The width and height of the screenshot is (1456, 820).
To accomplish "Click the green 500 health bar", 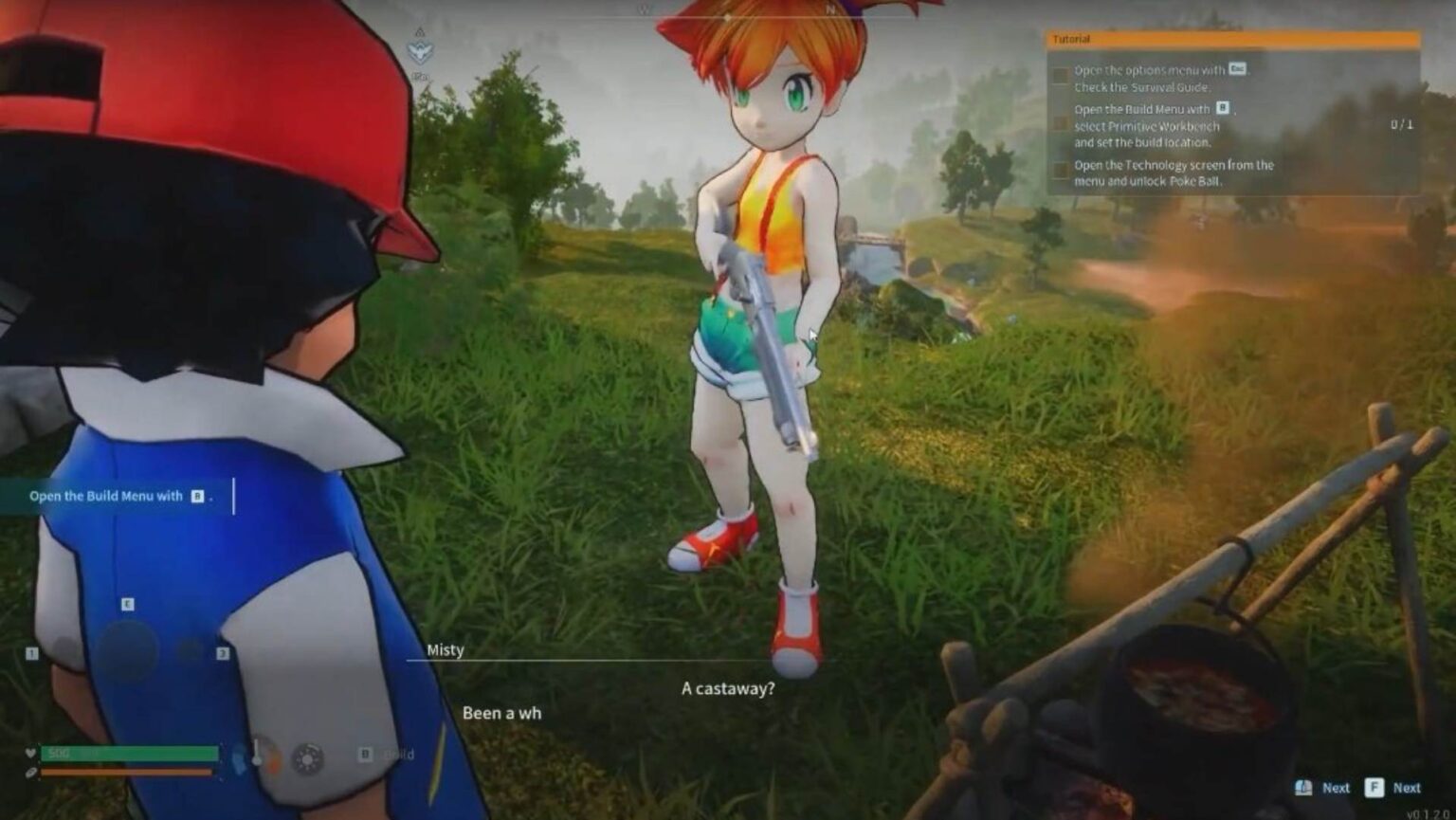I will point(128,752).
